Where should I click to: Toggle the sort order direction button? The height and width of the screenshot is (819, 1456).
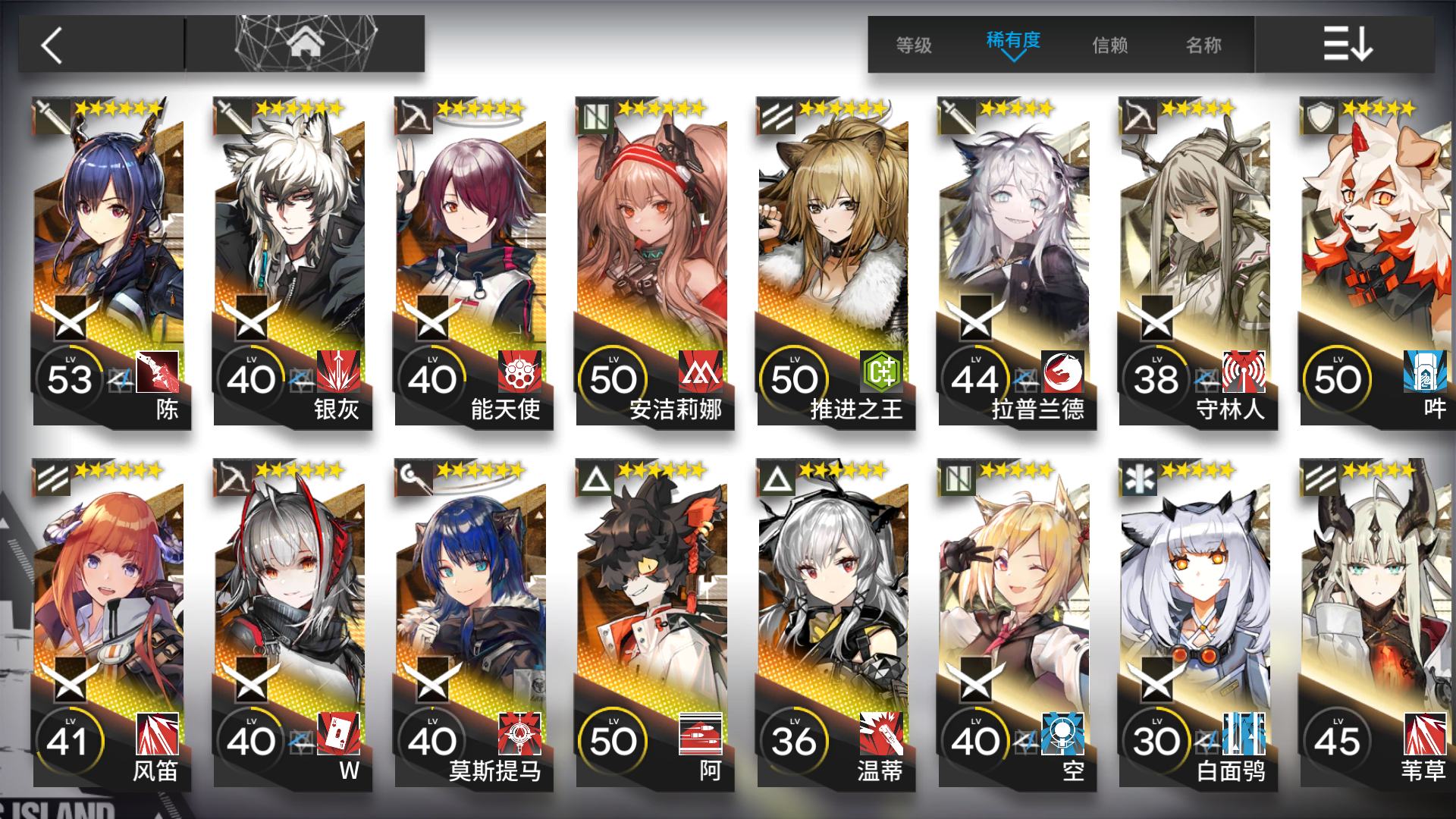click(1347, 44)
